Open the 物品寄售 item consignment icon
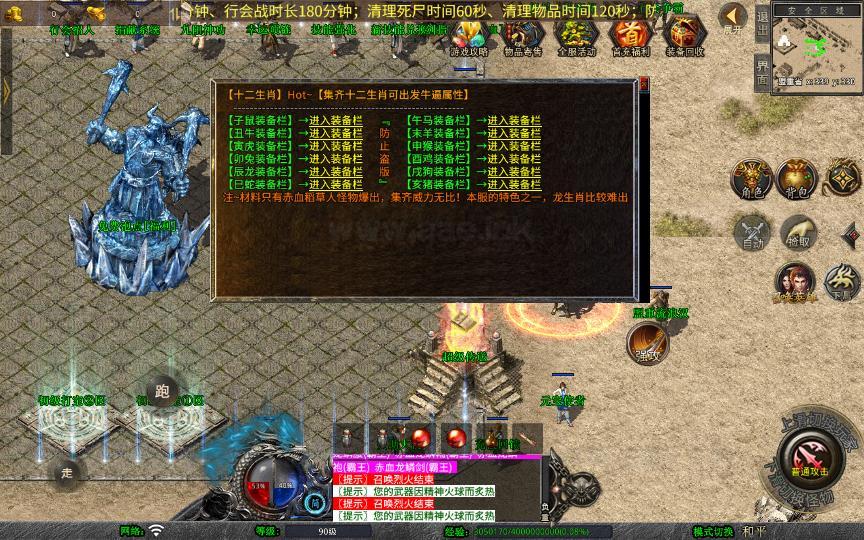 pos(522,37)
